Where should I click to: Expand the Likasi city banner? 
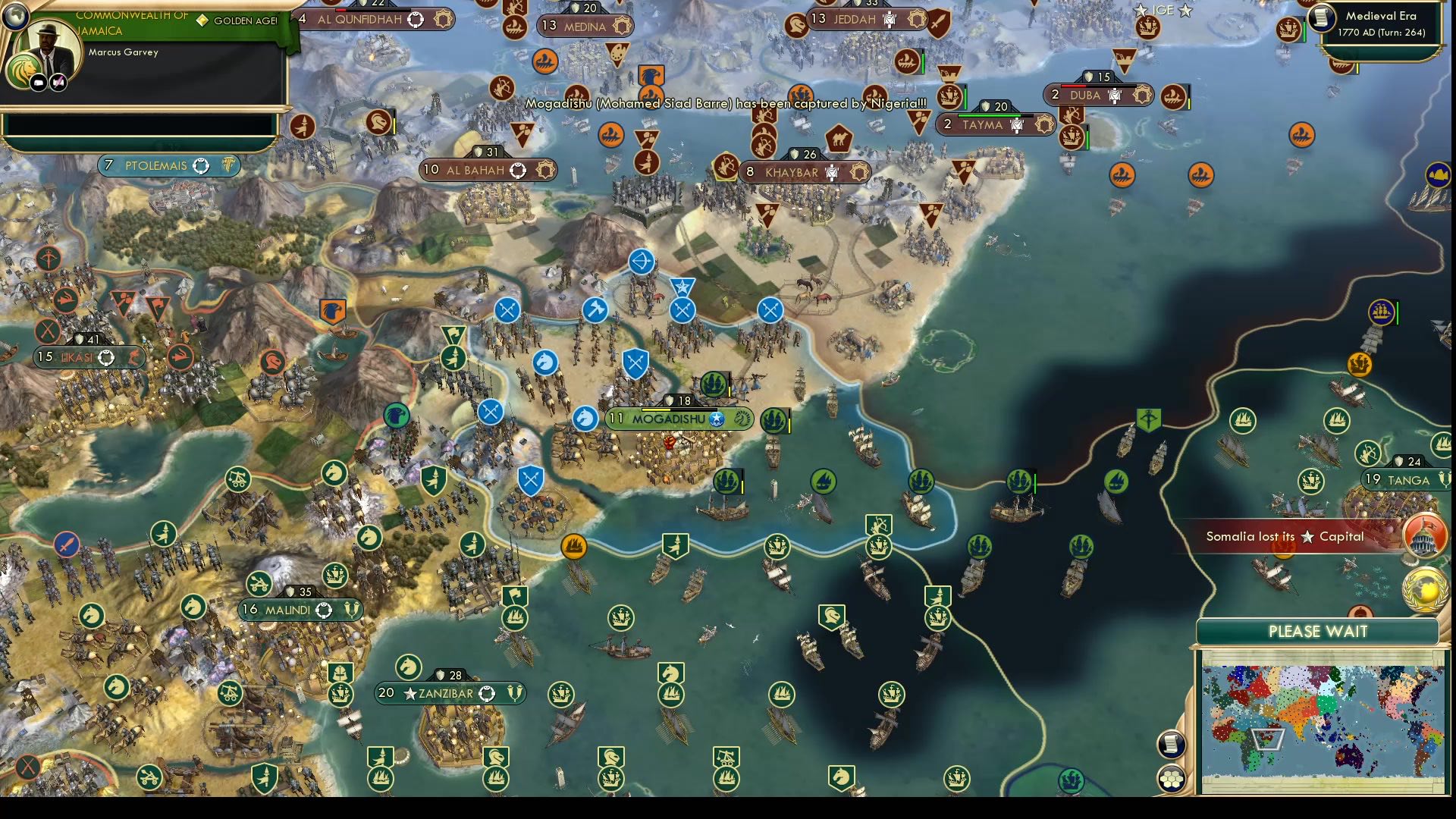click(89, 356)
